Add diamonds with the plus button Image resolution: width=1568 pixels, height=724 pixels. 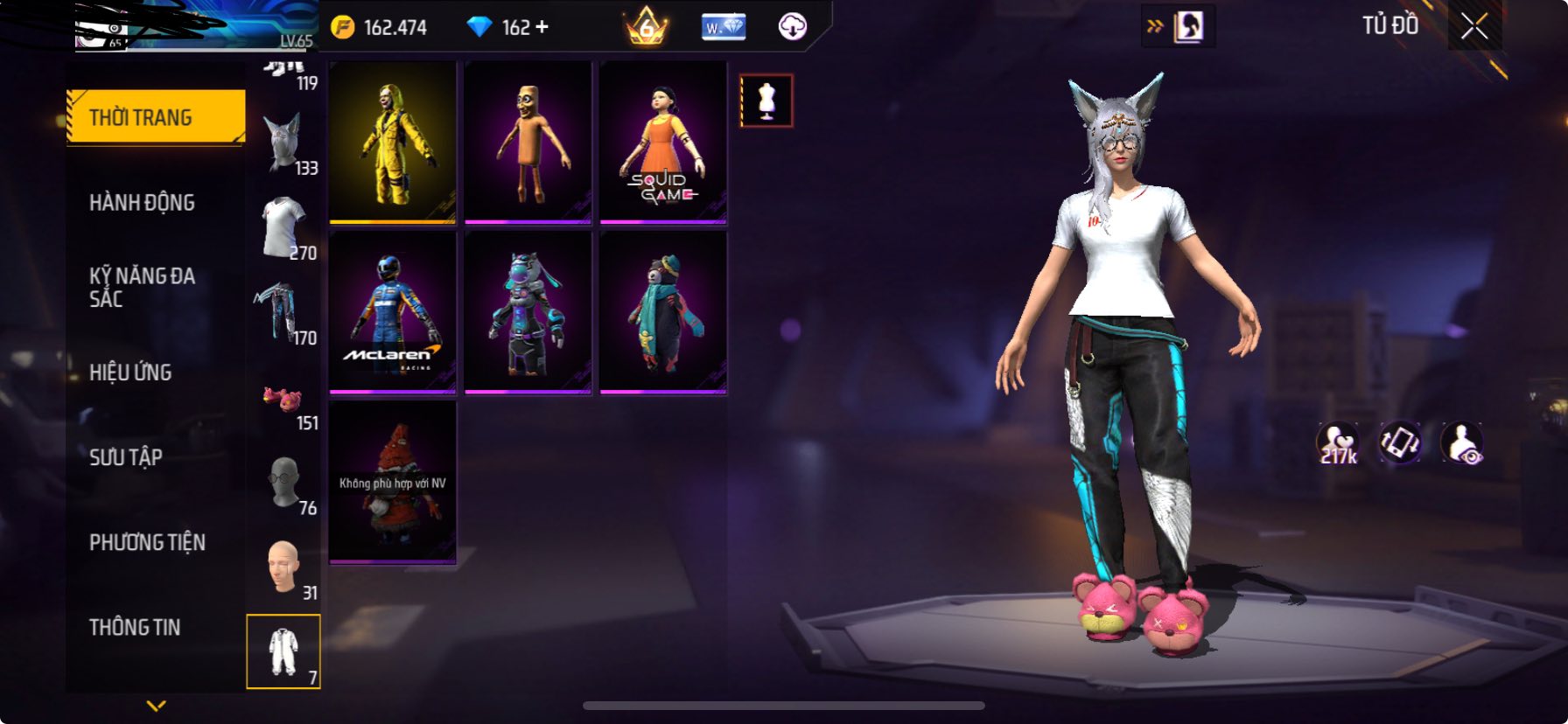[x=542, y=27]
